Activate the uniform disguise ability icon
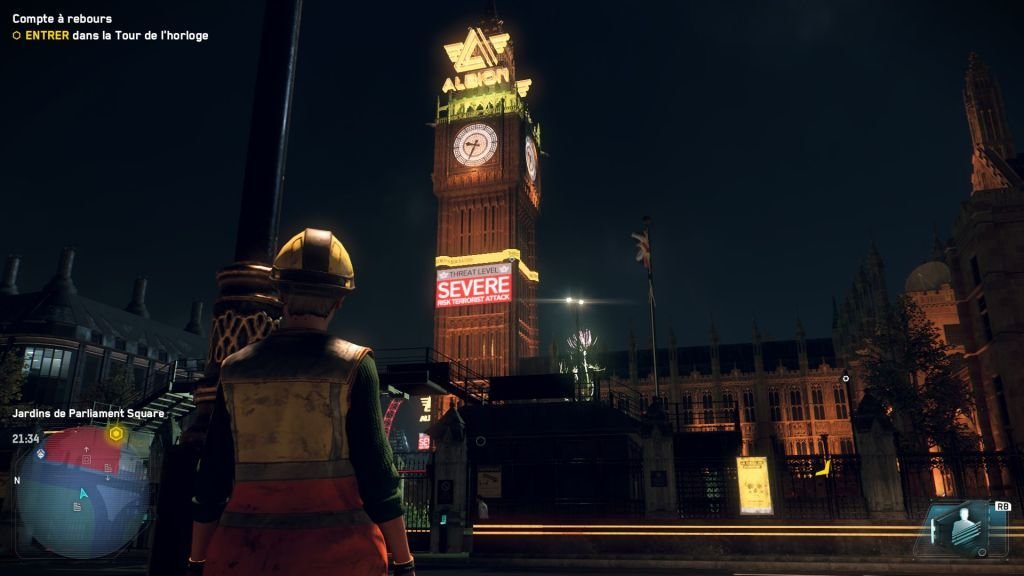 point(961,529)
